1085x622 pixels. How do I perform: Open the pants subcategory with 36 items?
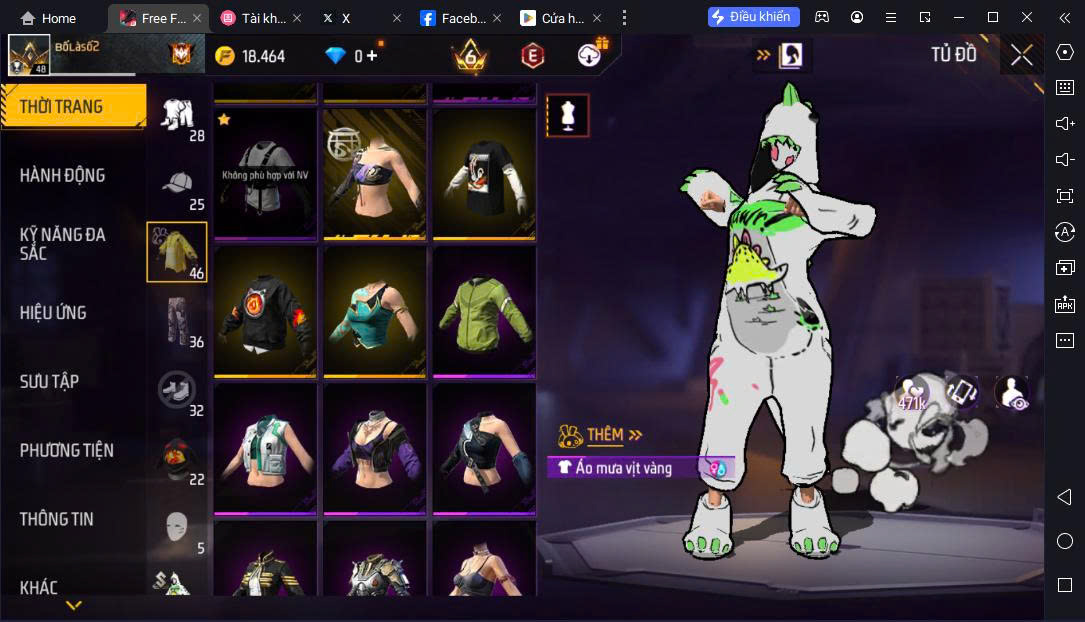179,322
